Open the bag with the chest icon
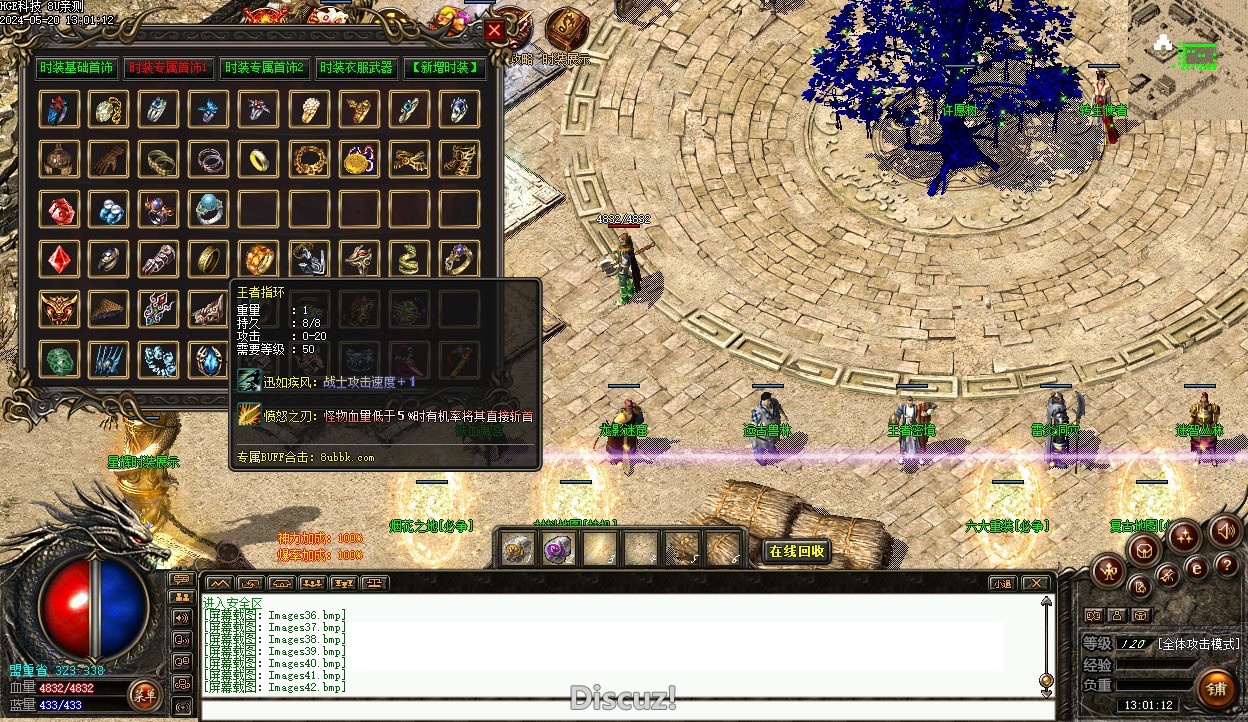 tap(1144, 549)
